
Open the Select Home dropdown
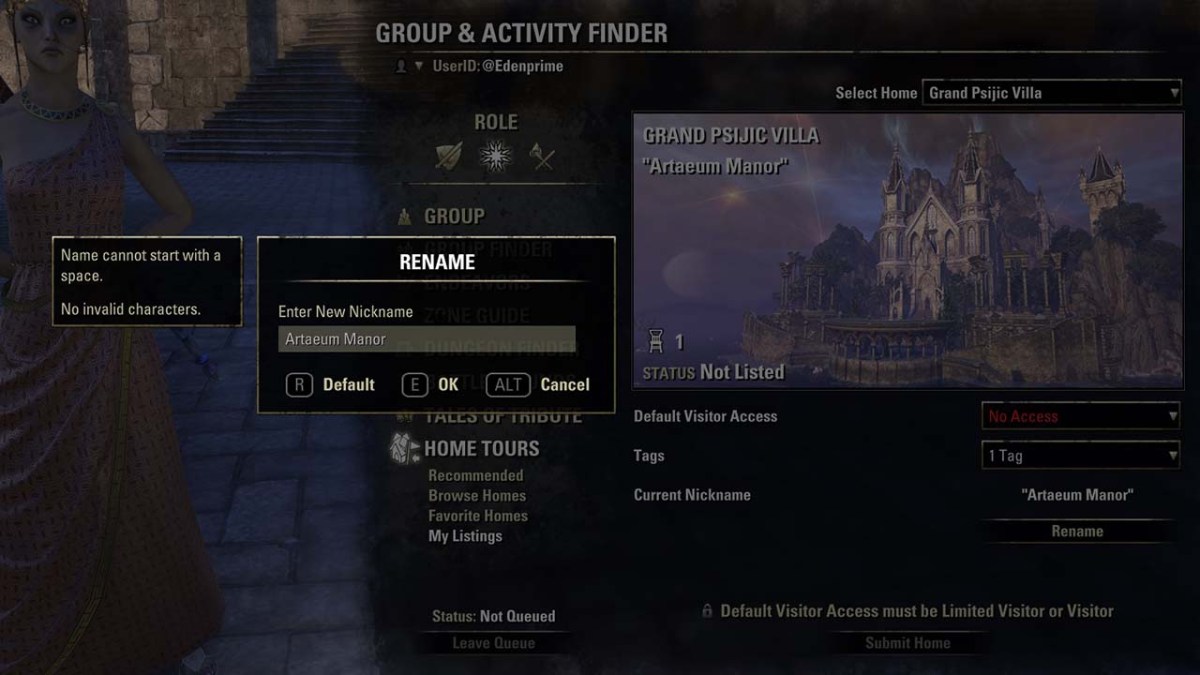point(1052,93)
